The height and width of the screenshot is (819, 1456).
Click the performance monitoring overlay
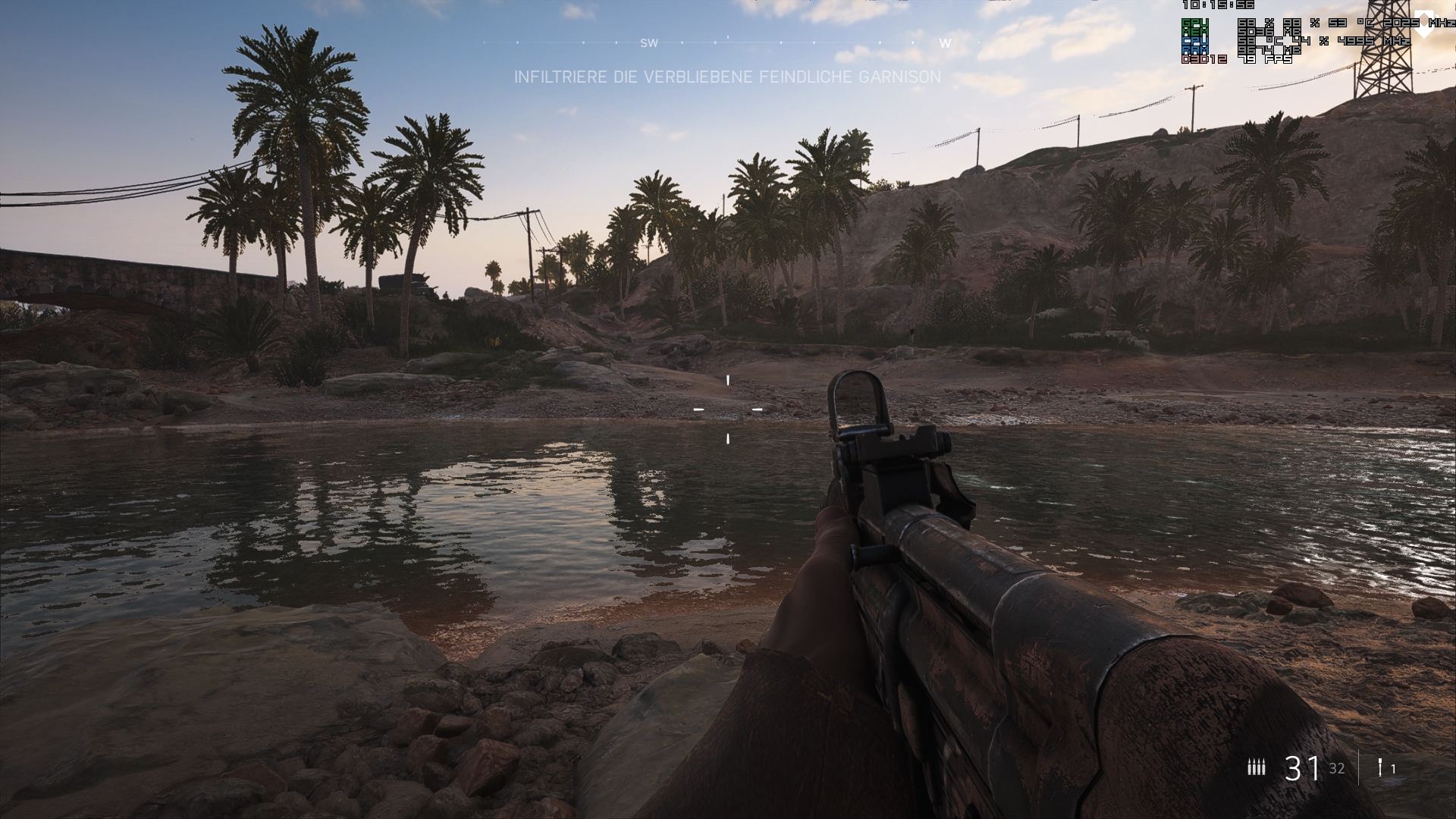pyautogui.click(x=1295, y=33)
